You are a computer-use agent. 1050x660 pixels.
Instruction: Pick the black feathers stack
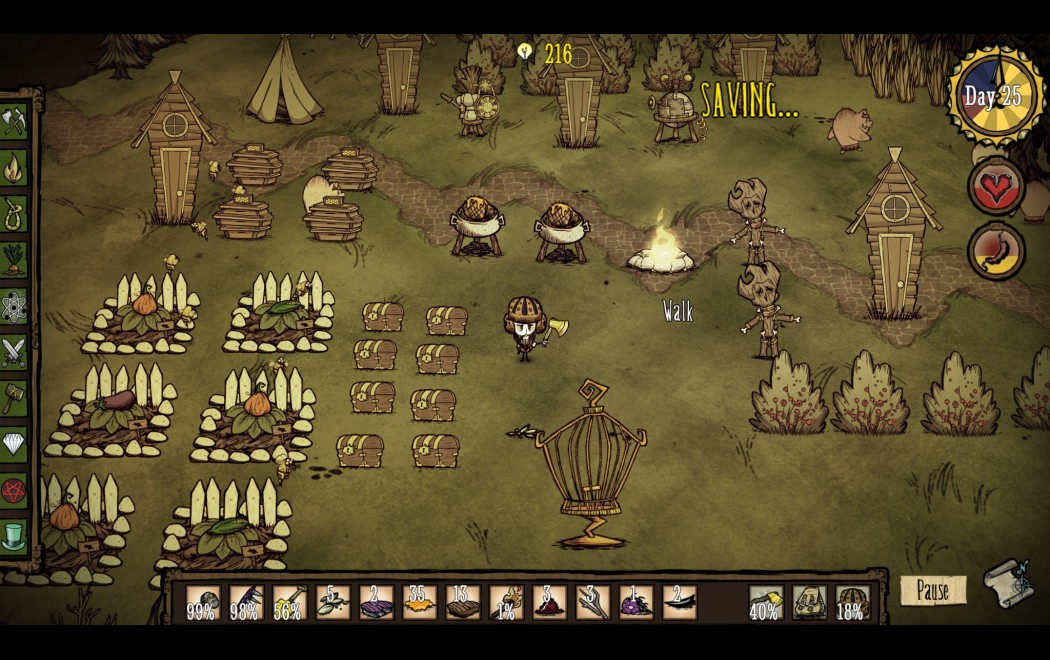coord(679,602)
